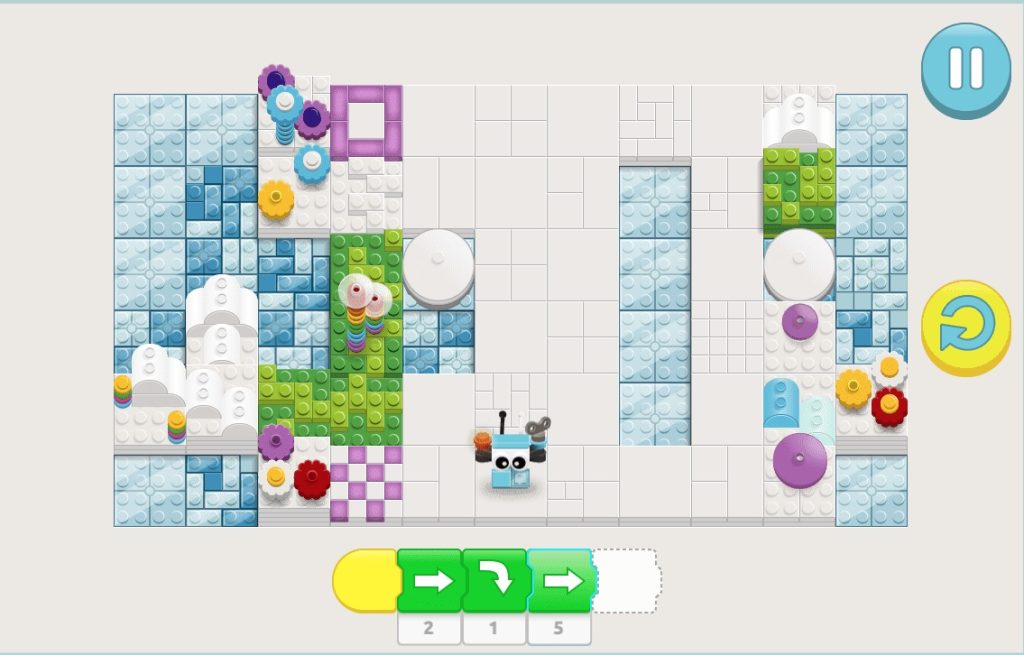Viewport: 1024px width, 655px height.
Task: Change the repeat count showing 1
Action: (494, 629)
